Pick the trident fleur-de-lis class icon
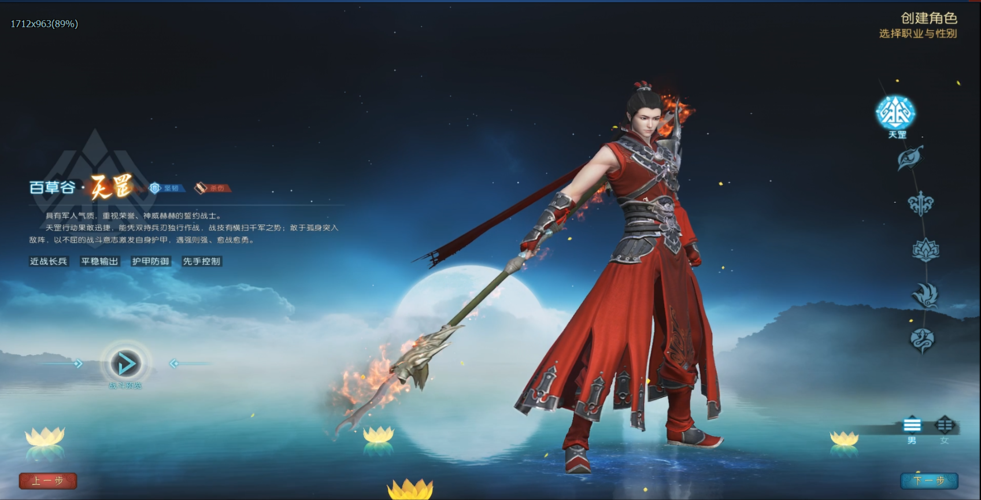 (x=921, y=204)
